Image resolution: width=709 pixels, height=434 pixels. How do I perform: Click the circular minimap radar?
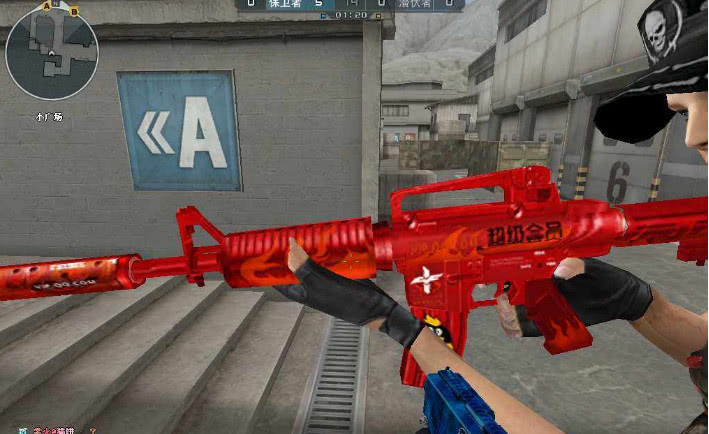(51, 53)
